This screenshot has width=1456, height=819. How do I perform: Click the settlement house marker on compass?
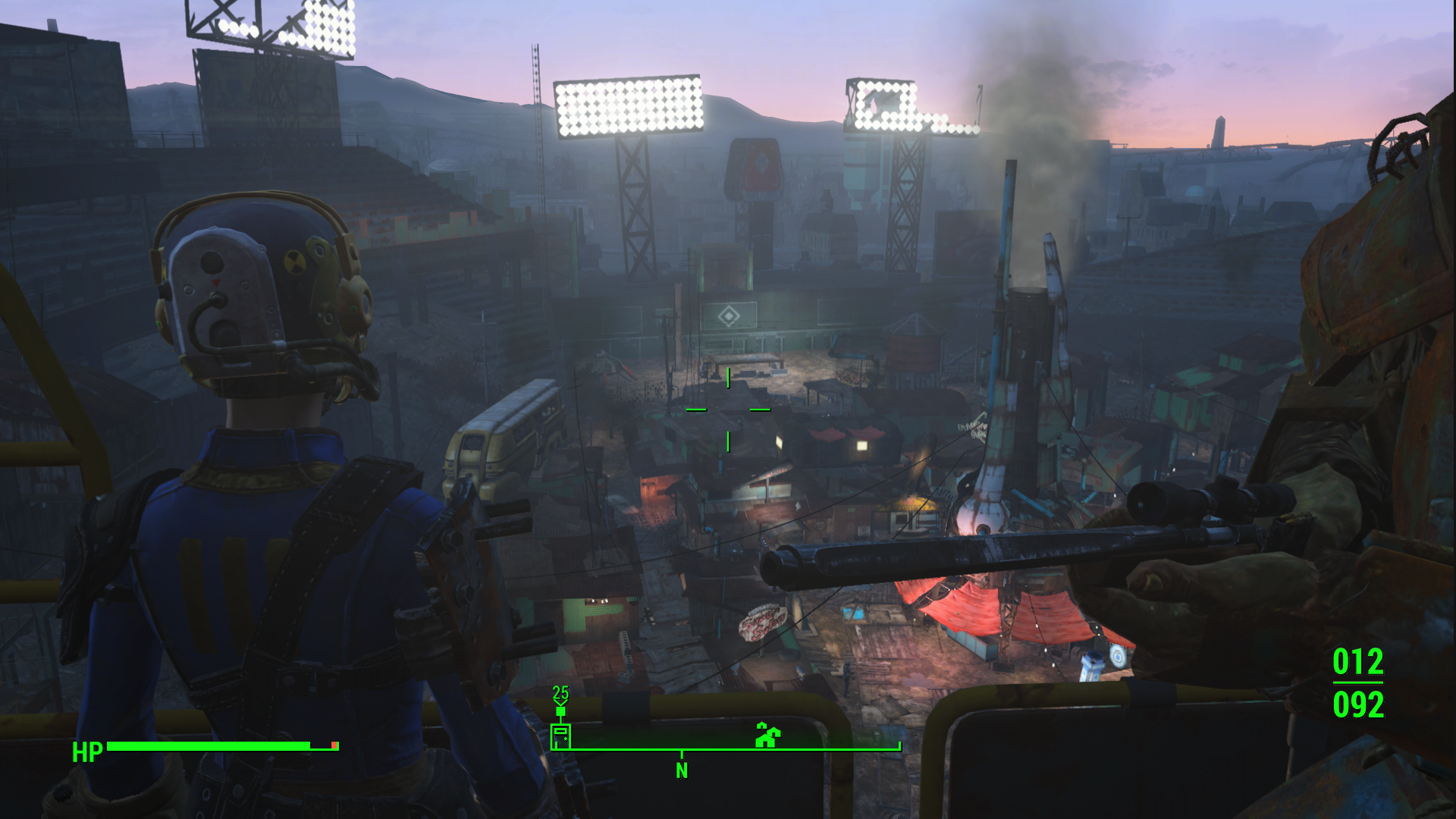point(767,735)
